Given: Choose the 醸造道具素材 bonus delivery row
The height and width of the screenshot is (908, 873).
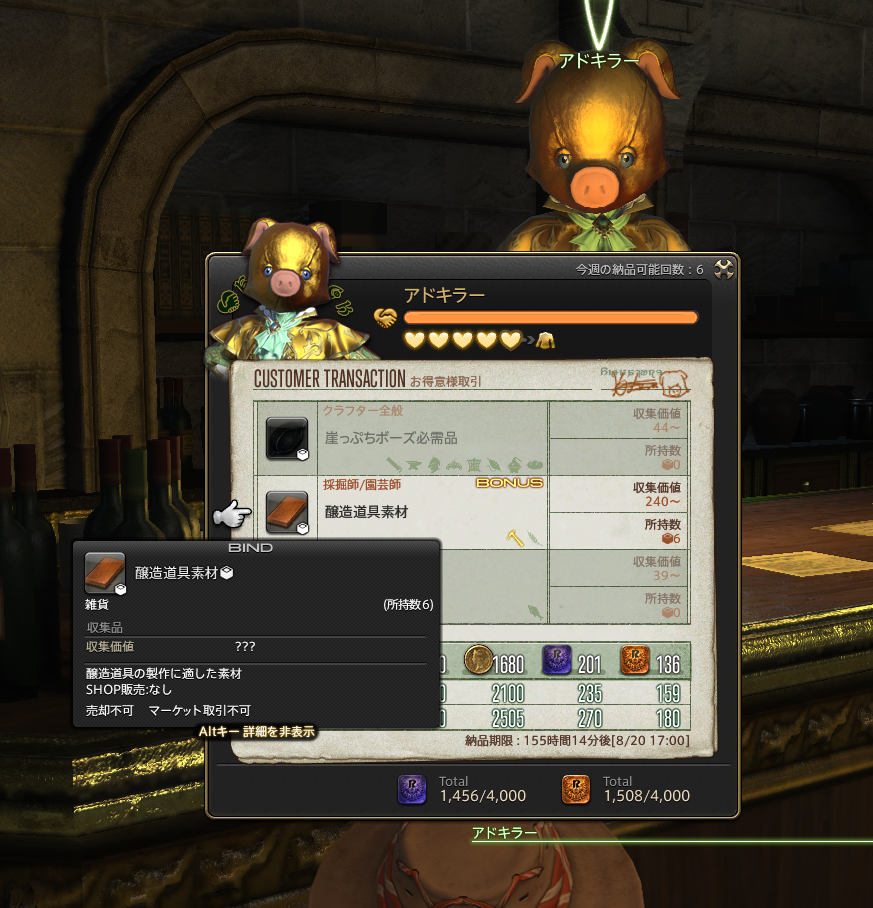Looking at the screenshot, I should point(420,511).
